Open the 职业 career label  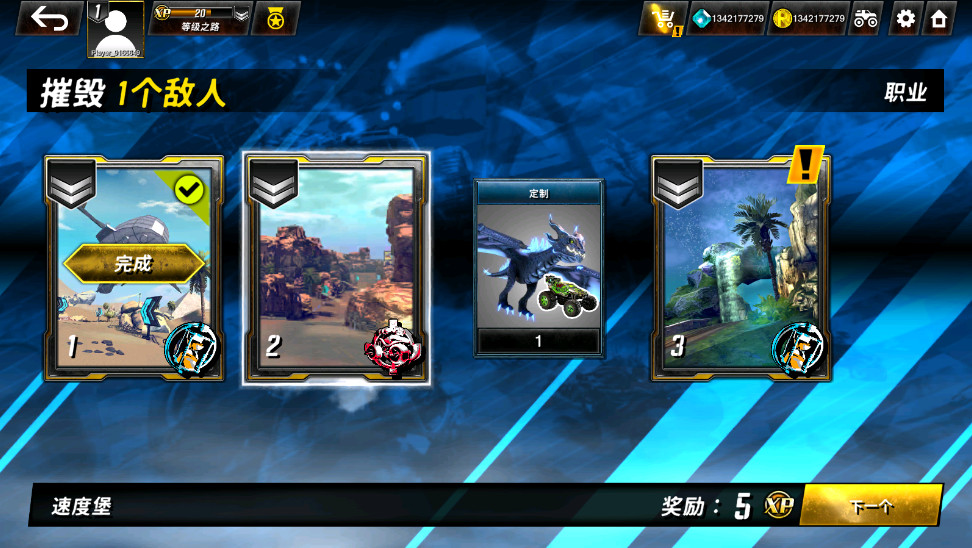(905, 93)
